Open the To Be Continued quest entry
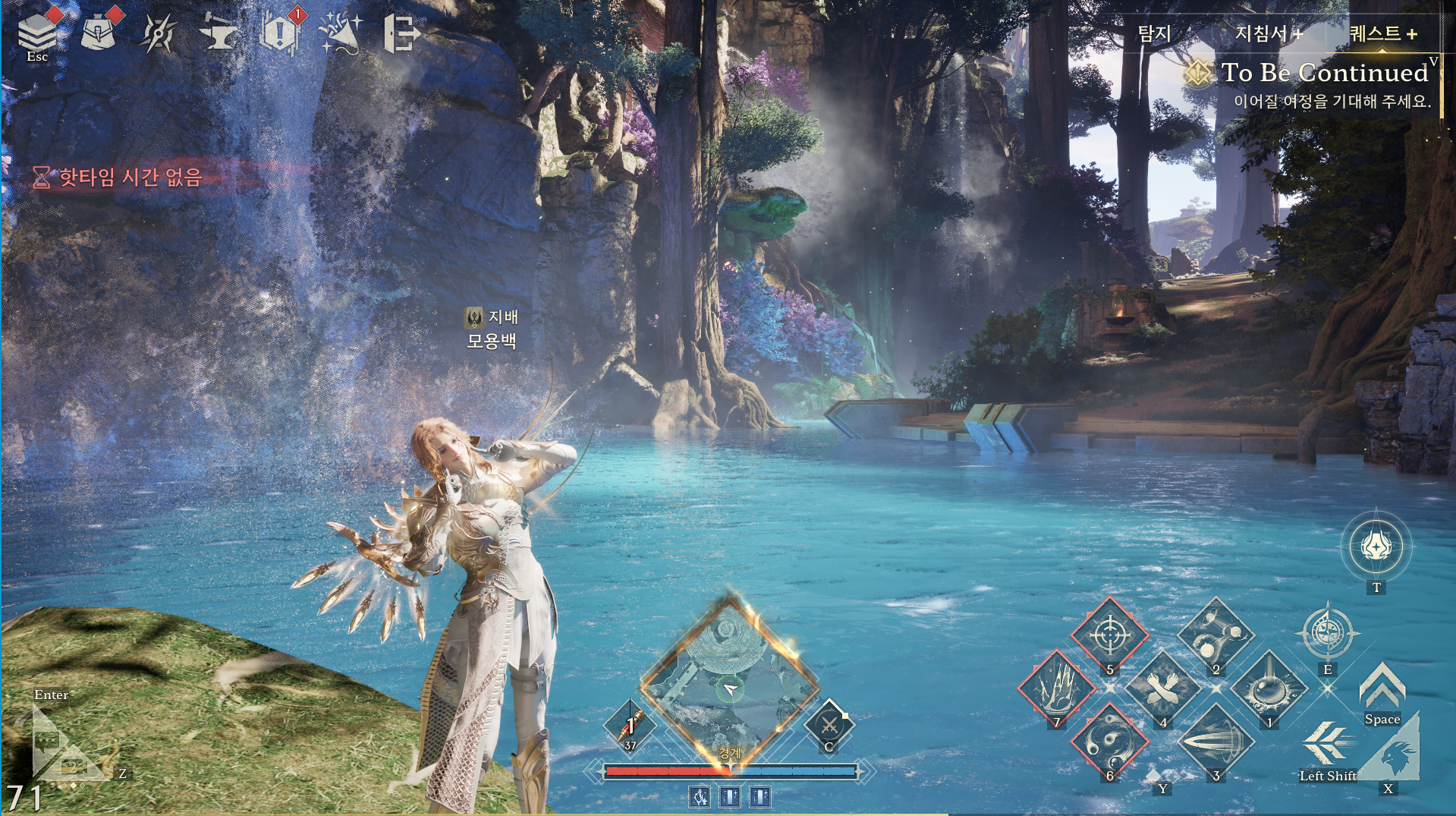The height and width of the screenshot is (816, 1456). (x=1324, y=73)
